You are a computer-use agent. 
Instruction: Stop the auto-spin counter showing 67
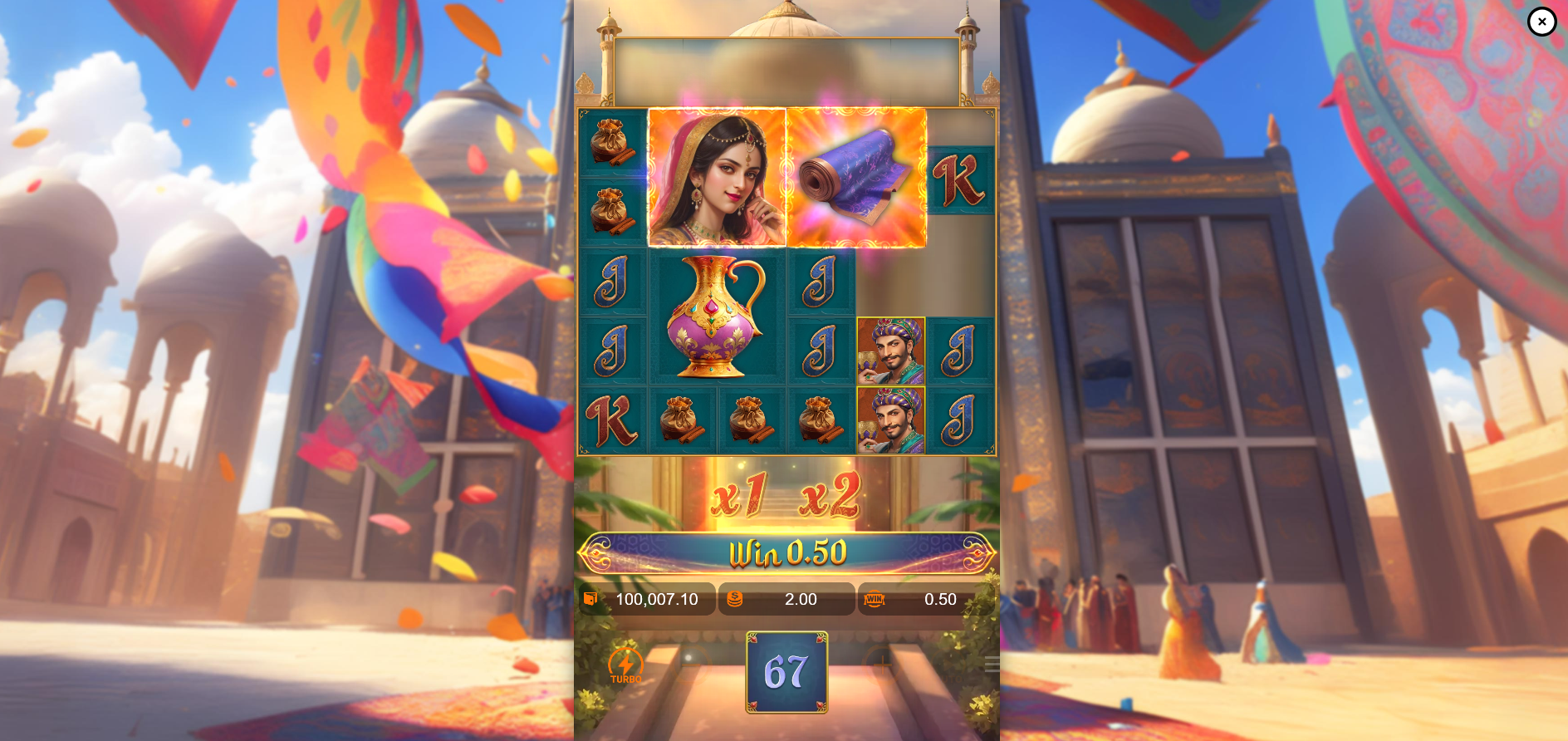coord(786,672)
